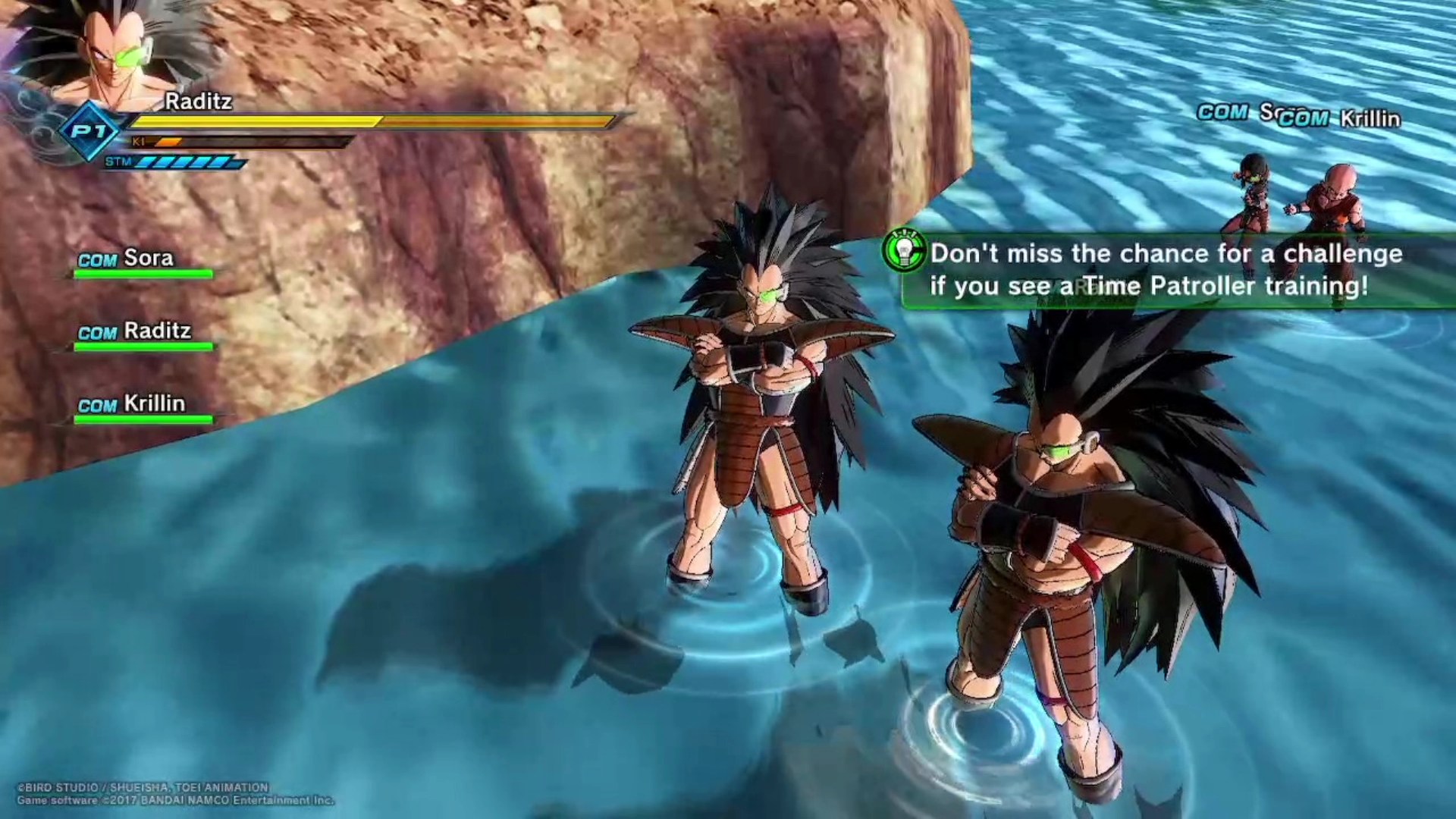This screenshot has width=1456, height=819.
Task: Pick Krillin's row with the green health bar
Action: pos(143,407)
